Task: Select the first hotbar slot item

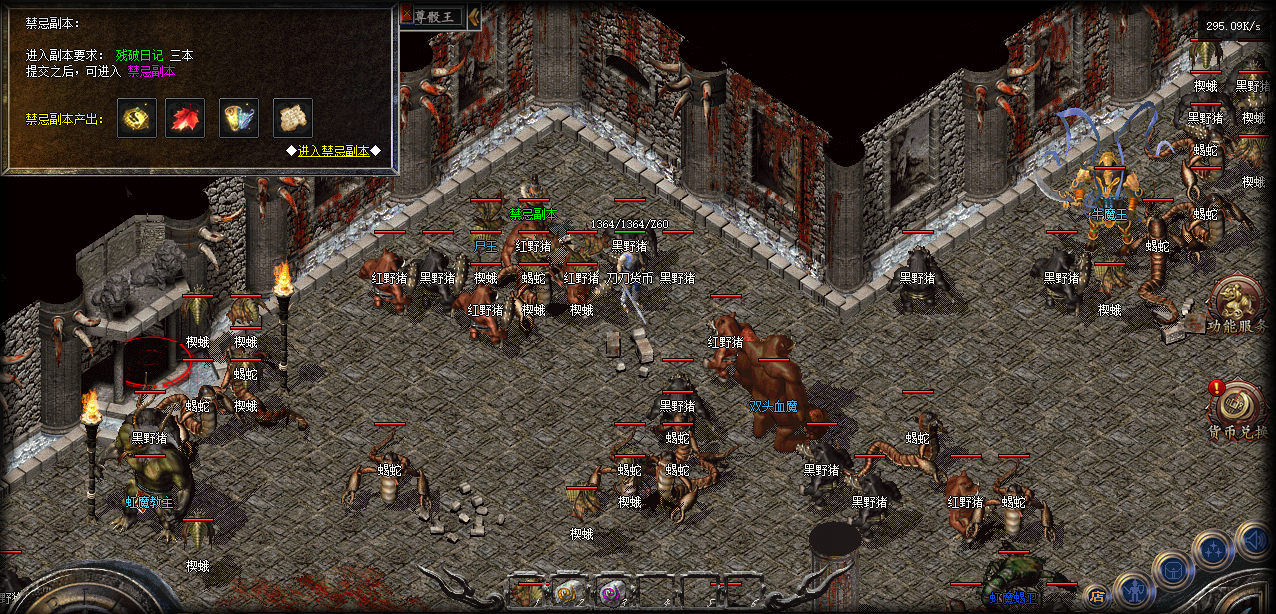Action: (527, 594)
